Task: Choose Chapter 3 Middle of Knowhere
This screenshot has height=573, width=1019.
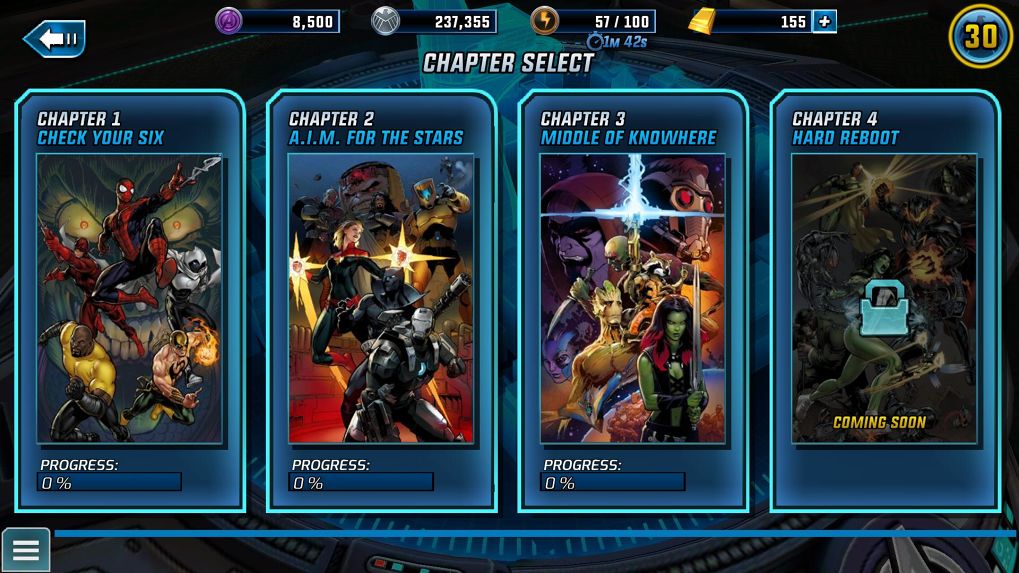Action: click(633, 300)
